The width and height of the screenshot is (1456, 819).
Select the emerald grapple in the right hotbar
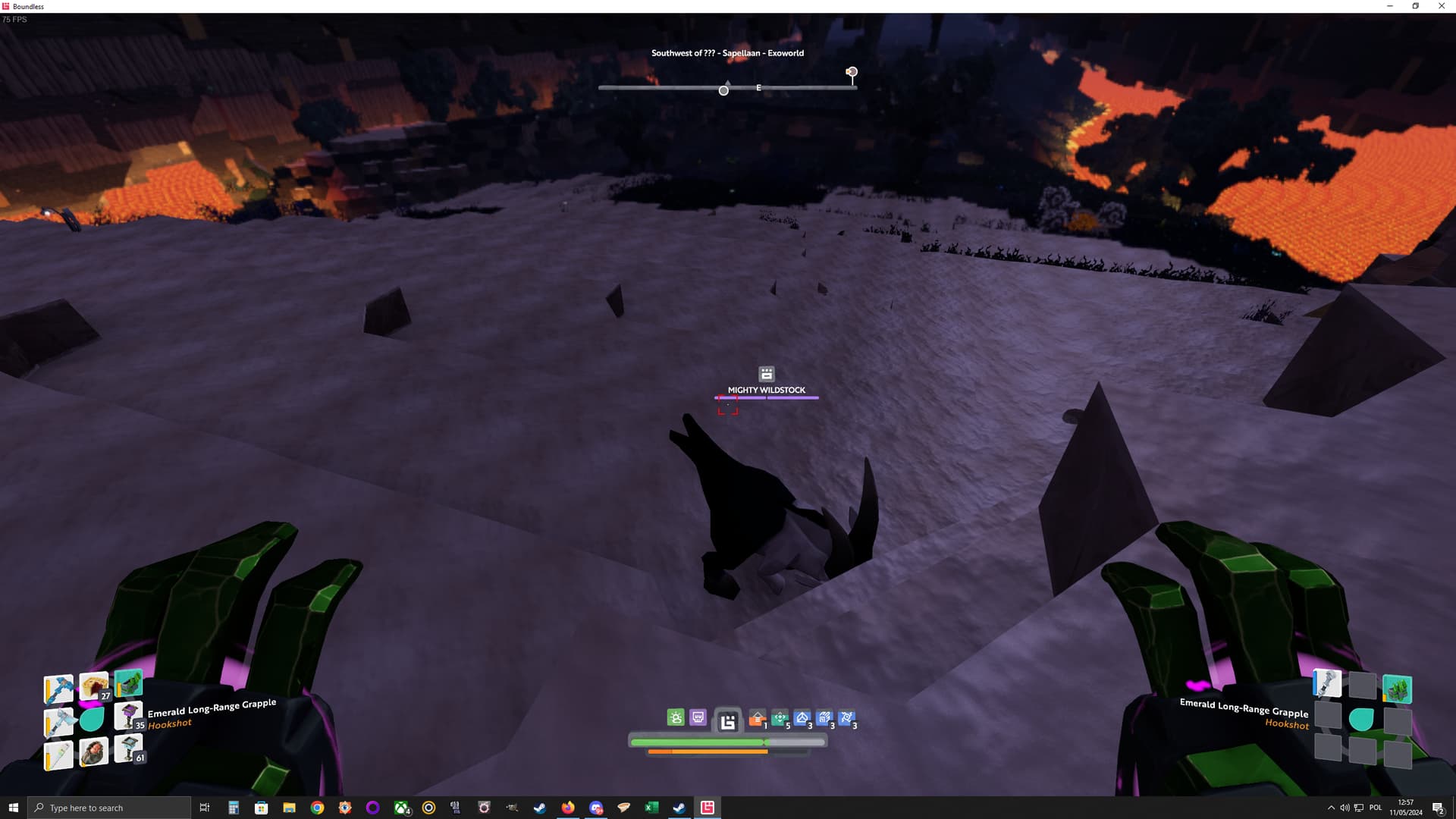pos(1397,689)
